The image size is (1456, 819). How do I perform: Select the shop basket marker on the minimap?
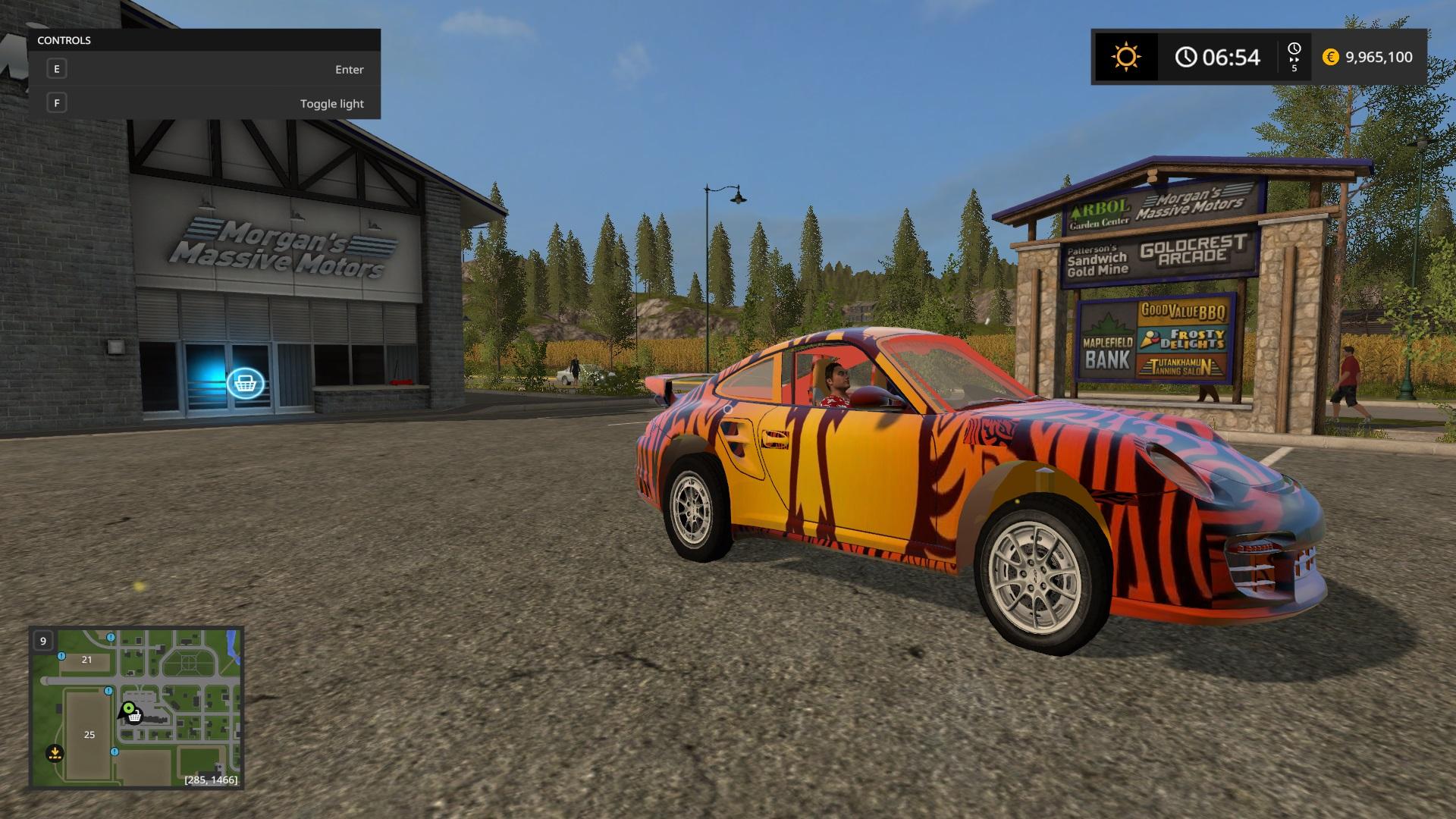134,717
